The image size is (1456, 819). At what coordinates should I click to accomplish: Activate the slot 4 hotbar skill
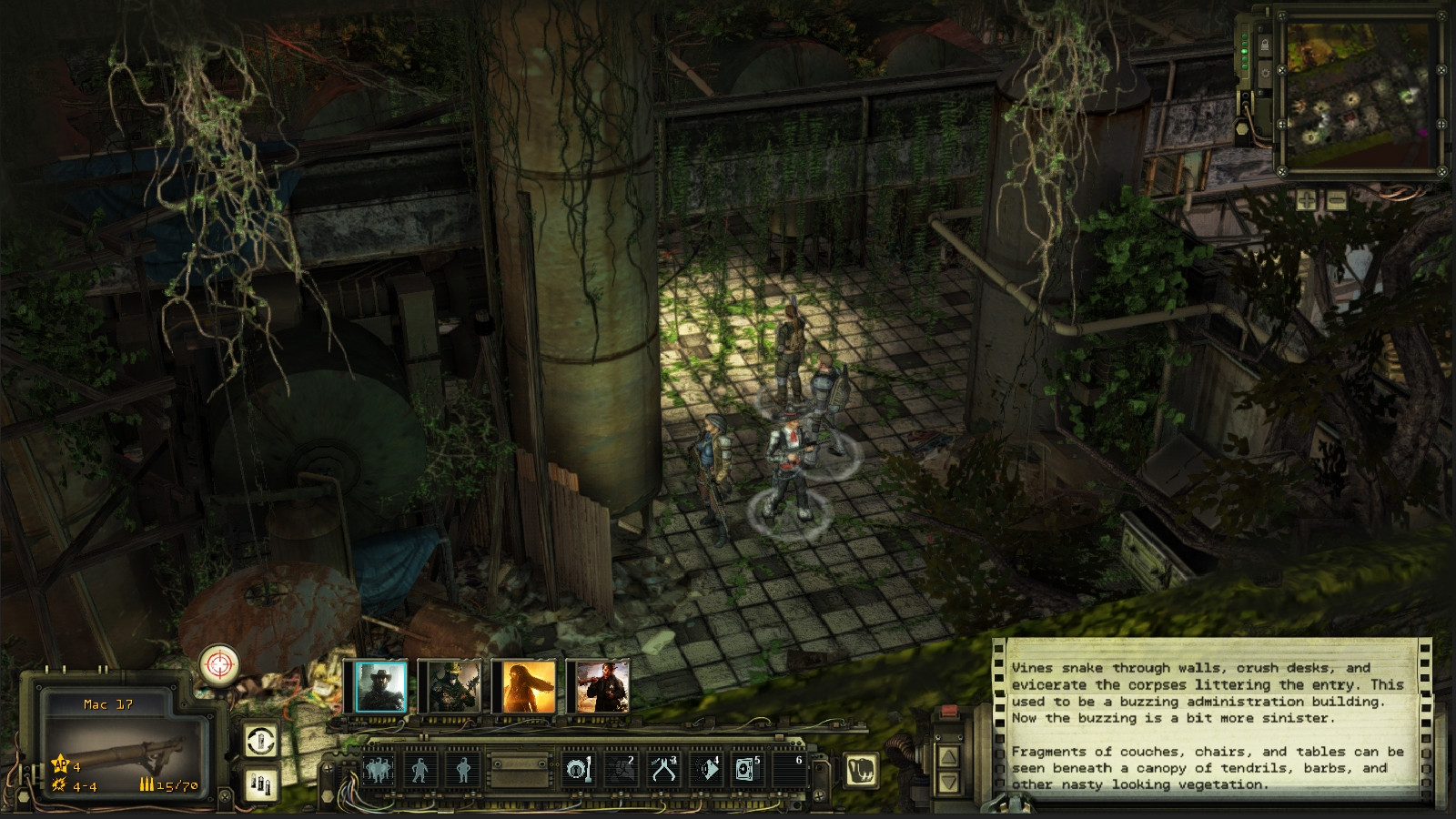tap(705, 770)
